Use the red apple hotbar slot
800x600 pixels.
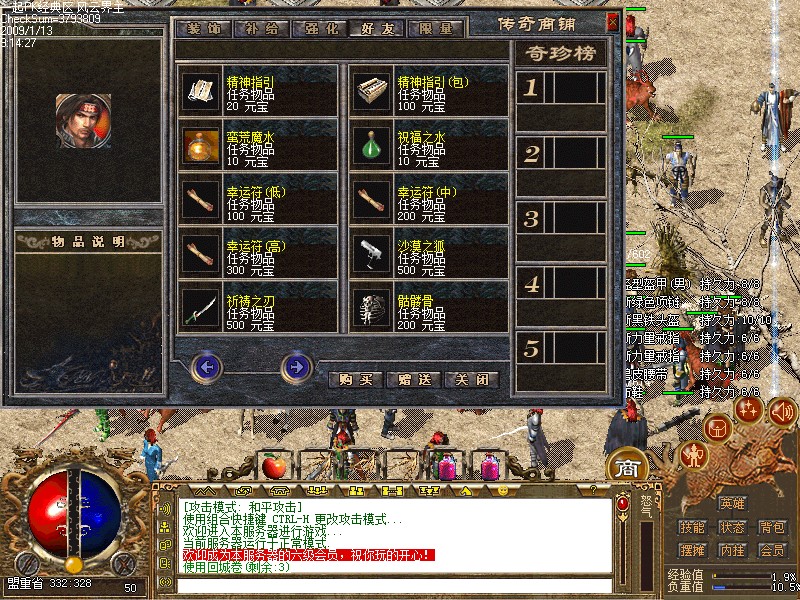[273, 465]
